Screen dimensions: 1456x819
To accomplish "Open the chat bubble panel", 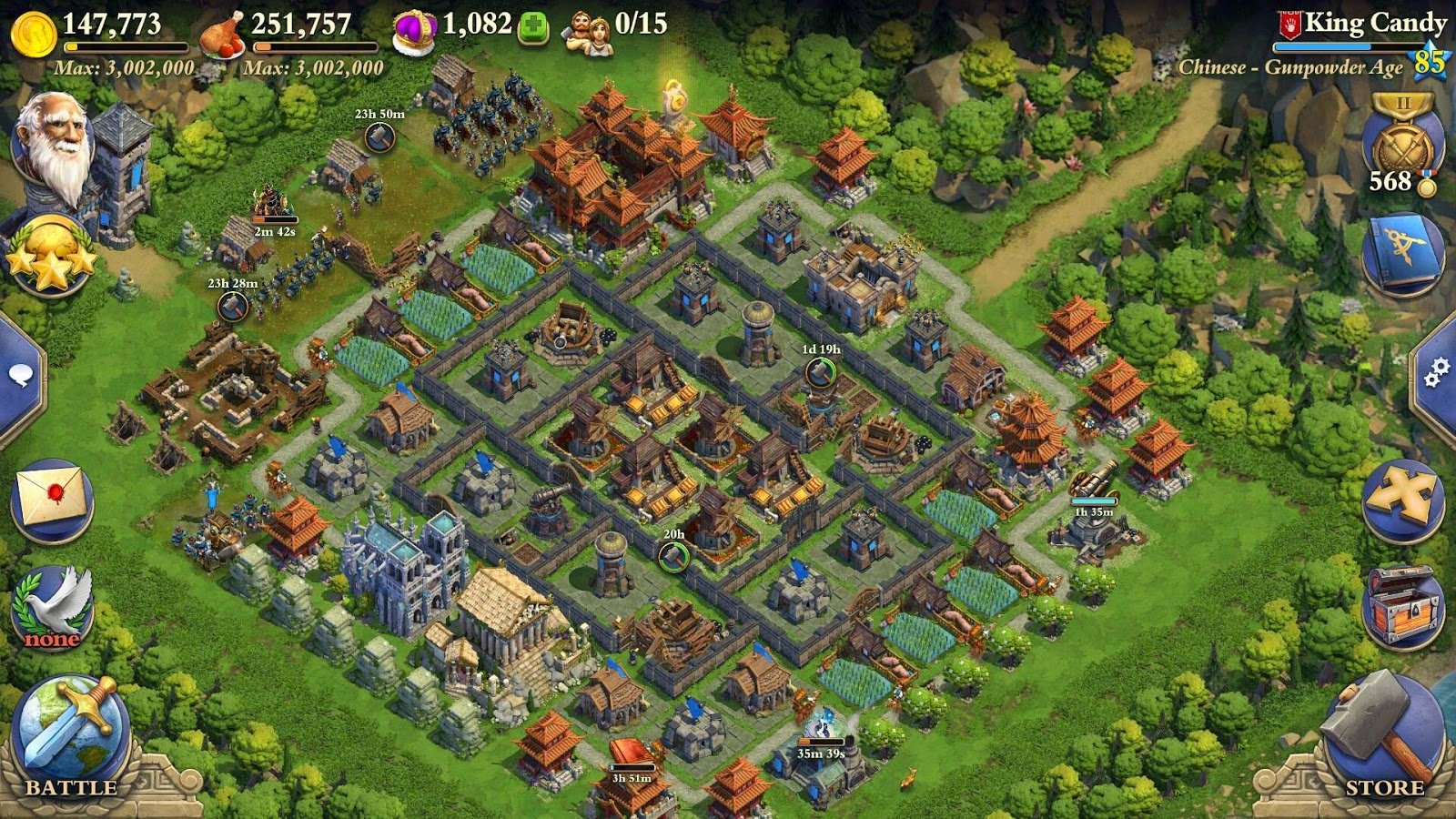I will point(20,373).
